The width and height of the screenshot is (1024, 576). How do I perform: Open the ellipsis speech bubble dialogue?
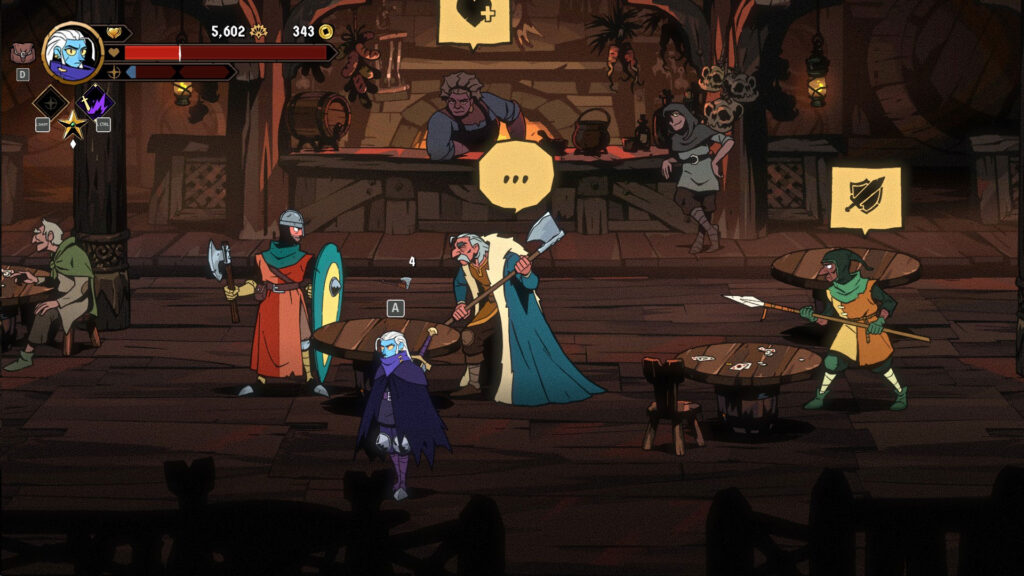515,174
